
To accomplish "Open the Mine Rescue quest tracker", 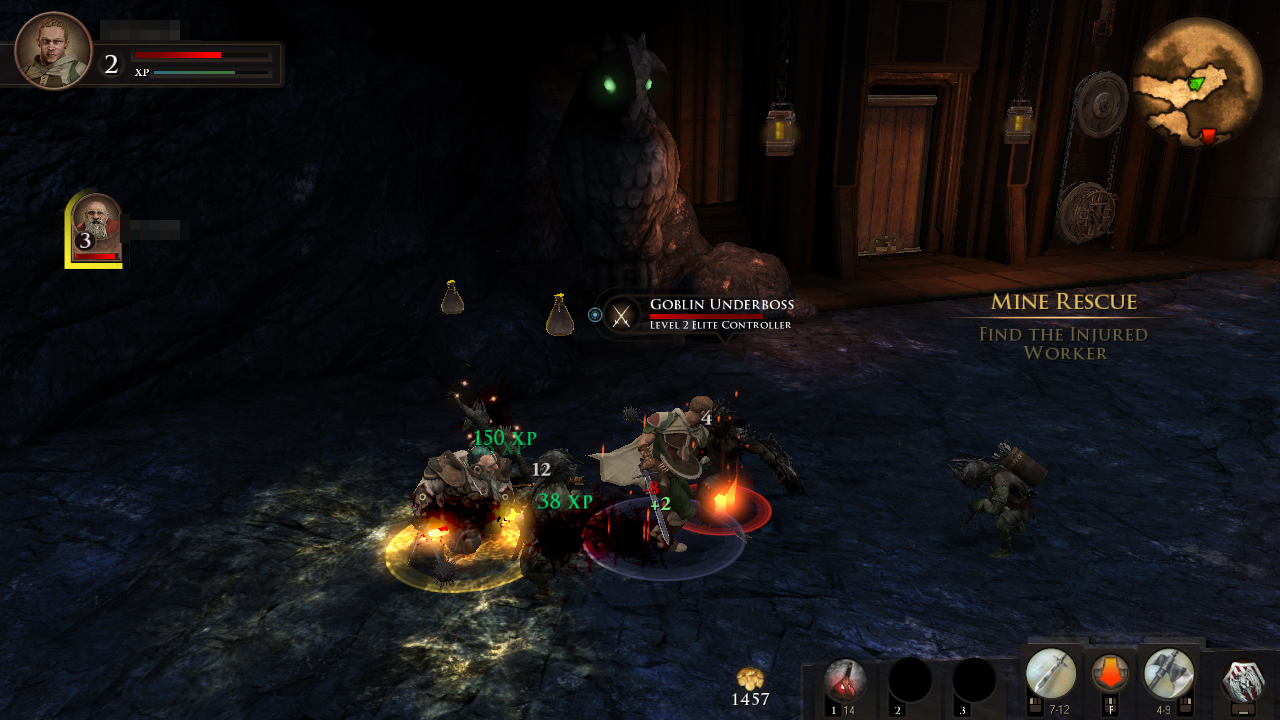I will pyautogui.click(x=1064, y=302).
